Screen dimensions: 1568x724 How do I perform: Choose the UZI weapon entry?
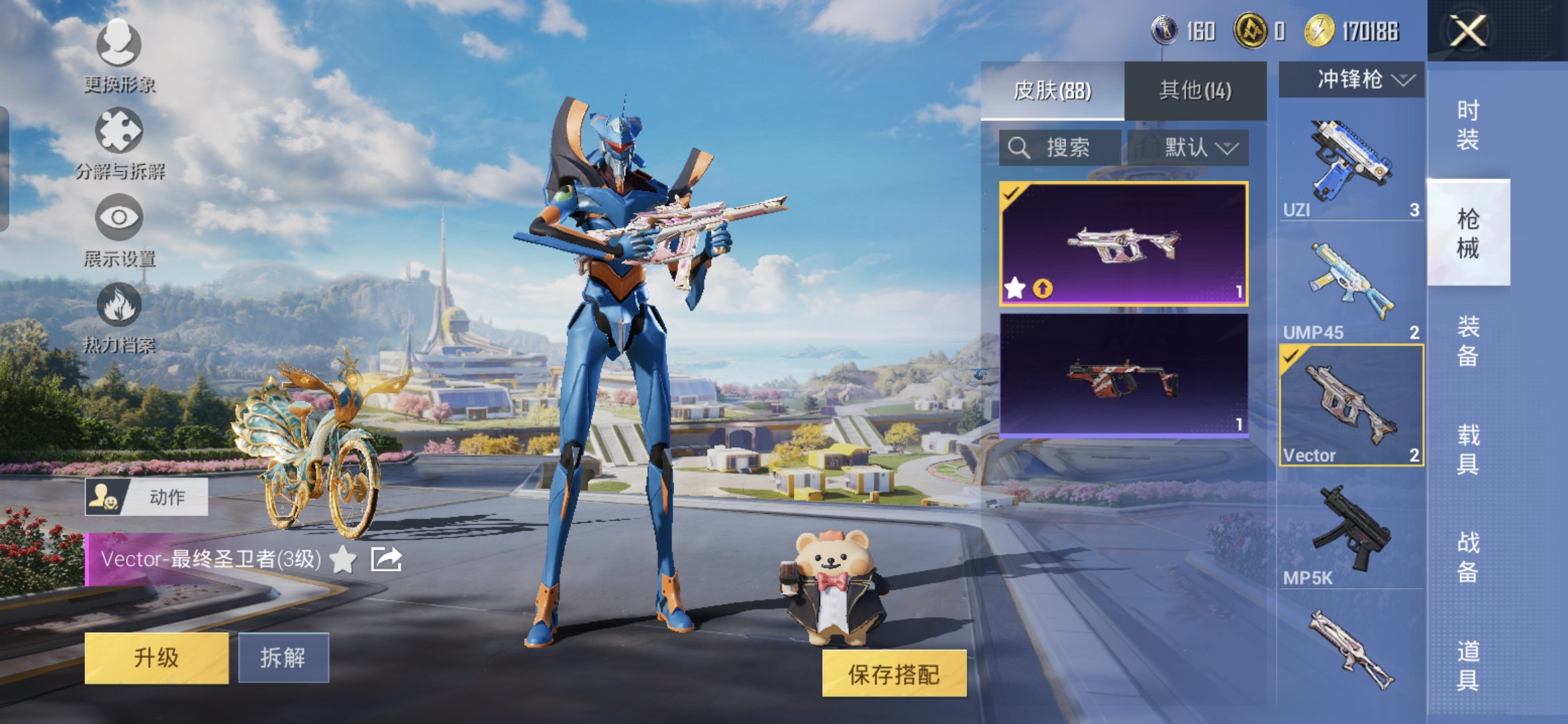pos(1351,168)
